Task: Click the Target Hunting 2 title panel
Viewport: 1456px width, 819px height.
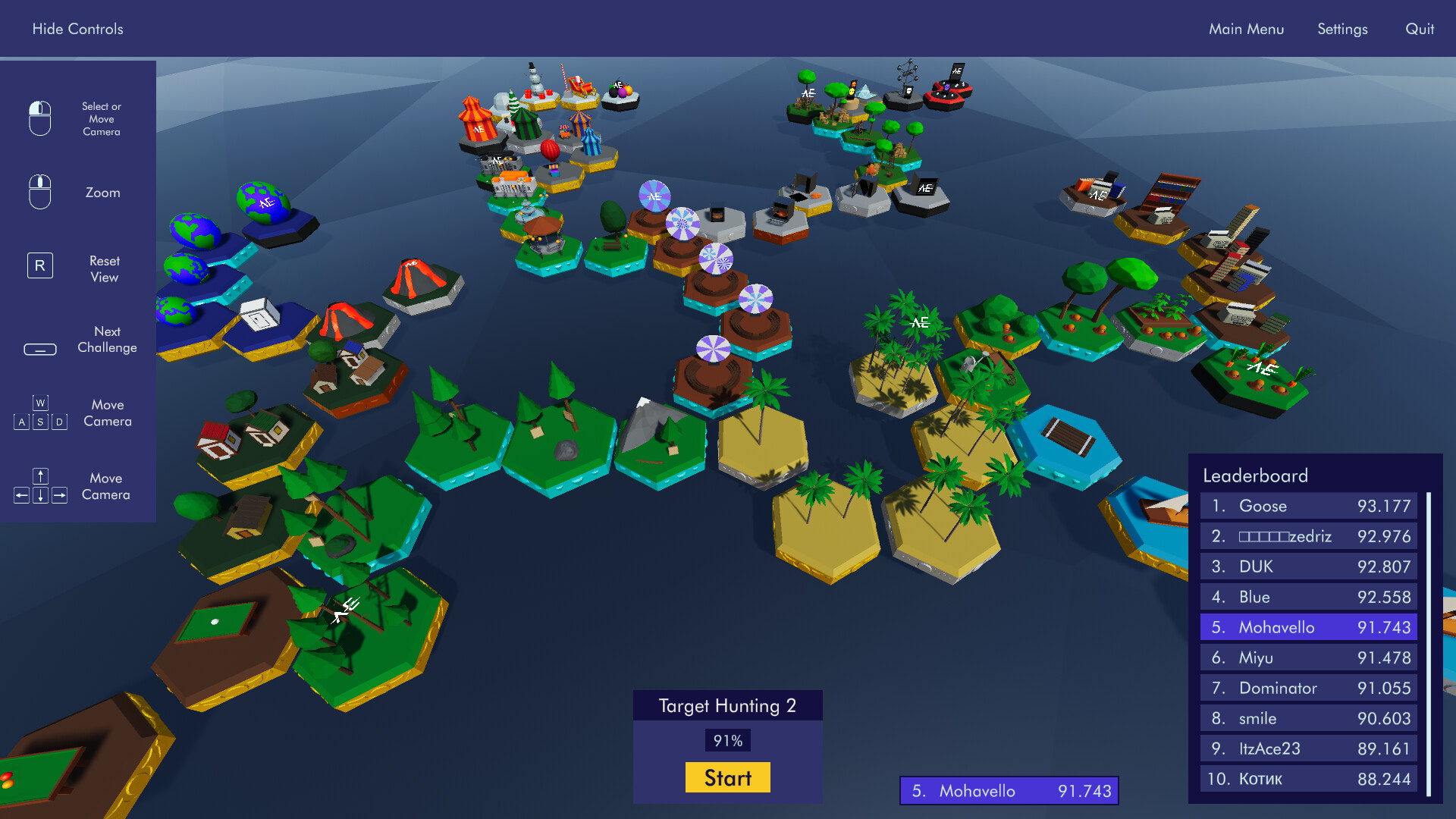Action: [x=727, y=705]
